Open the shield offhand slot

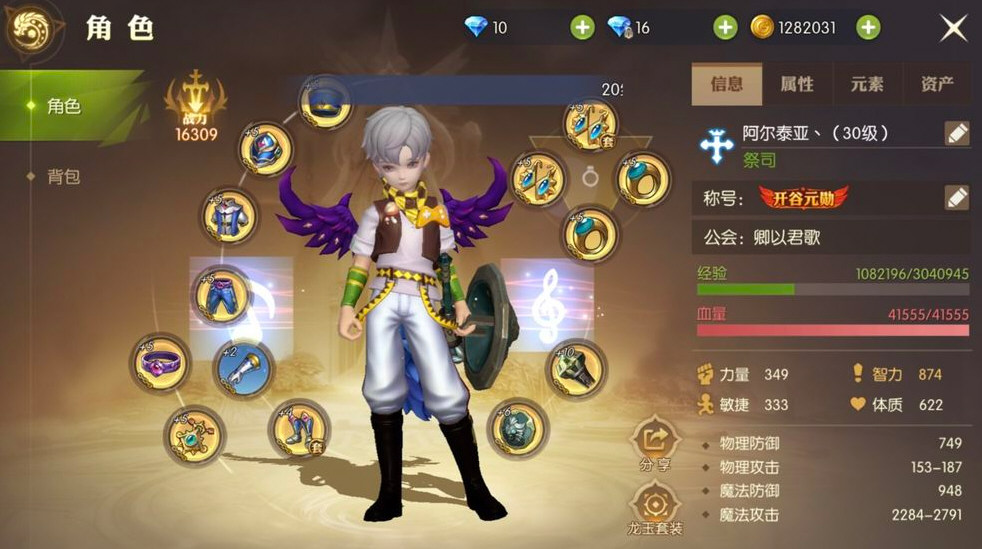pyautogui.click(x=518, y=428)
